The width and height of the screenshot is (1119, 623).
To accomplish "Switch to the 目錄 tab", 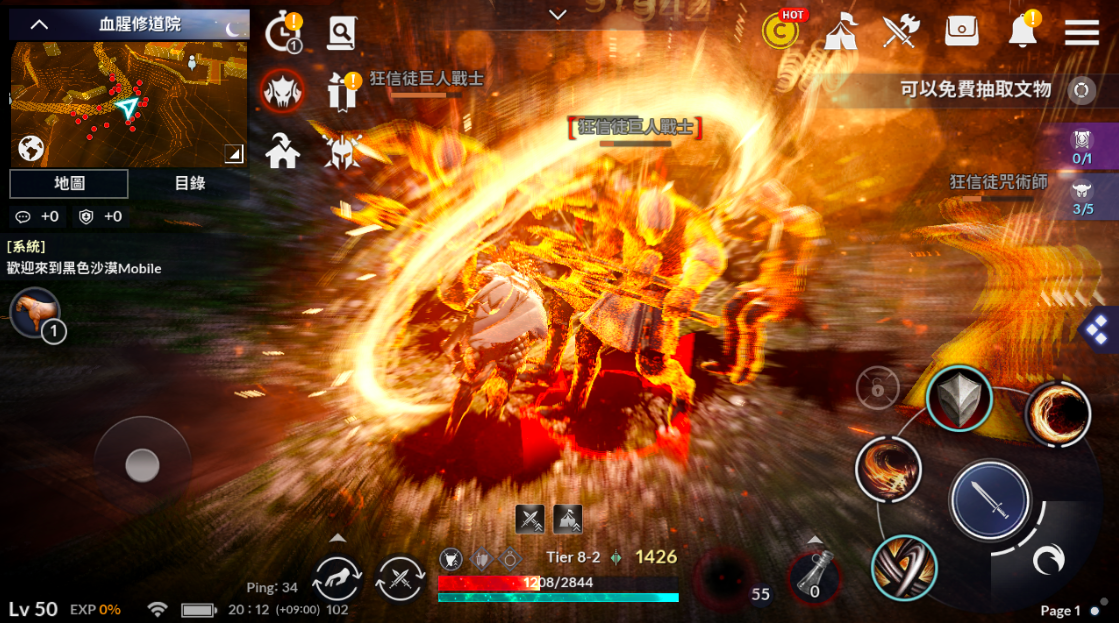I will [x=189, y=184].
